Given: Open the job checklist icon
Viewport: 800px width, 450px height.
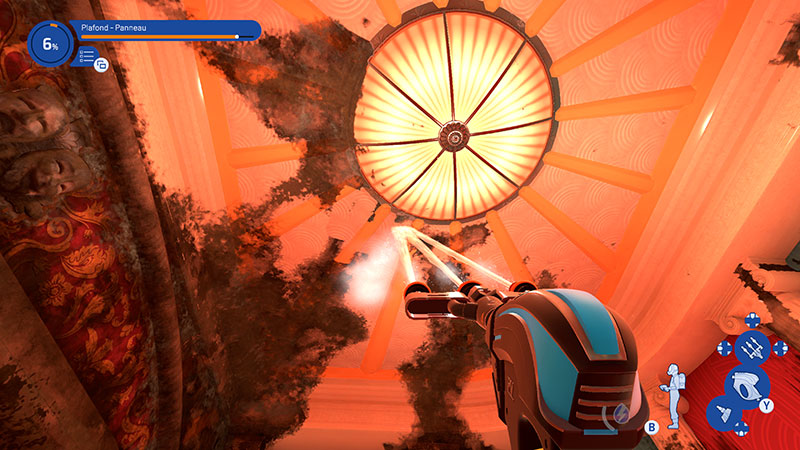Looking at the screenshot, I should tap(86, 56).
